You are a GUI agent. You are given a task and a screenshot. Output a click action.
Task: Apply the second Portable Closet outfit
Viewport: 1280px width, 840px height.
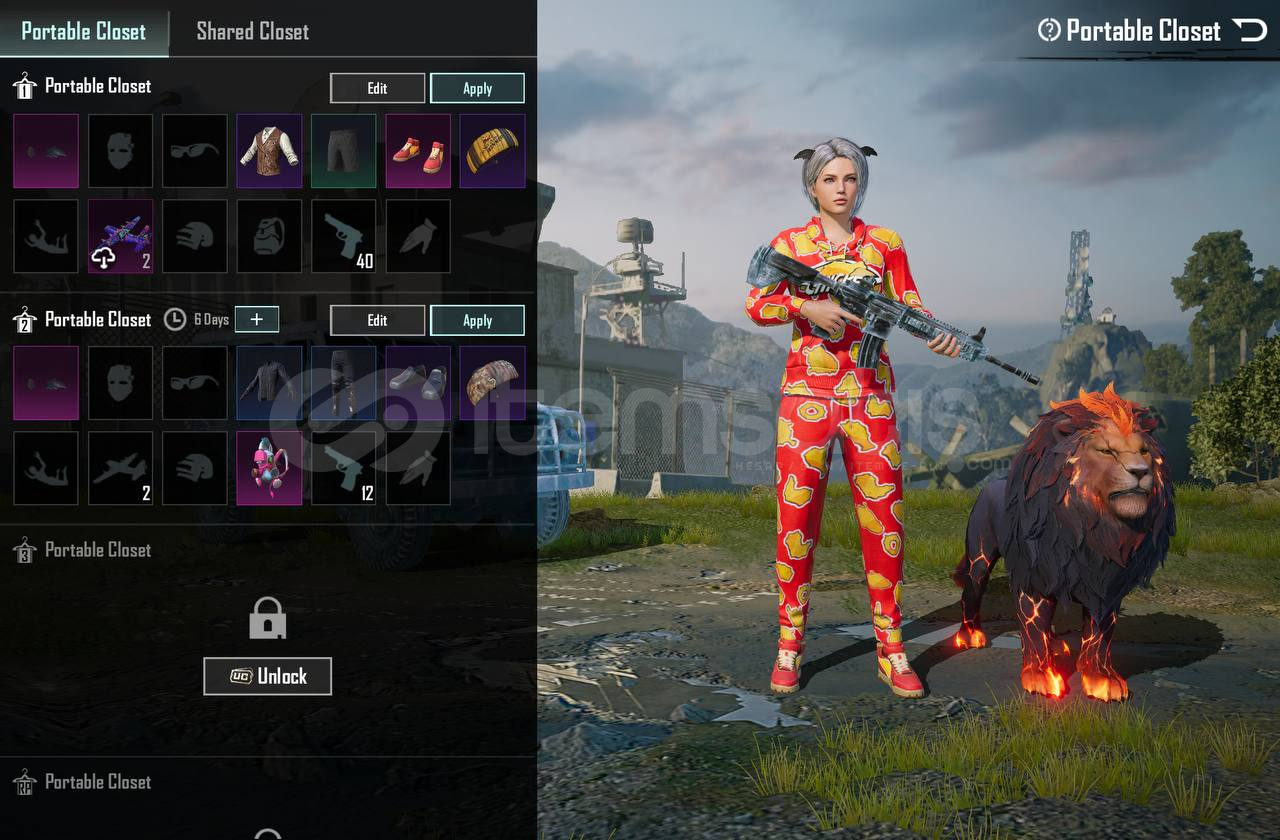[477, 320]
